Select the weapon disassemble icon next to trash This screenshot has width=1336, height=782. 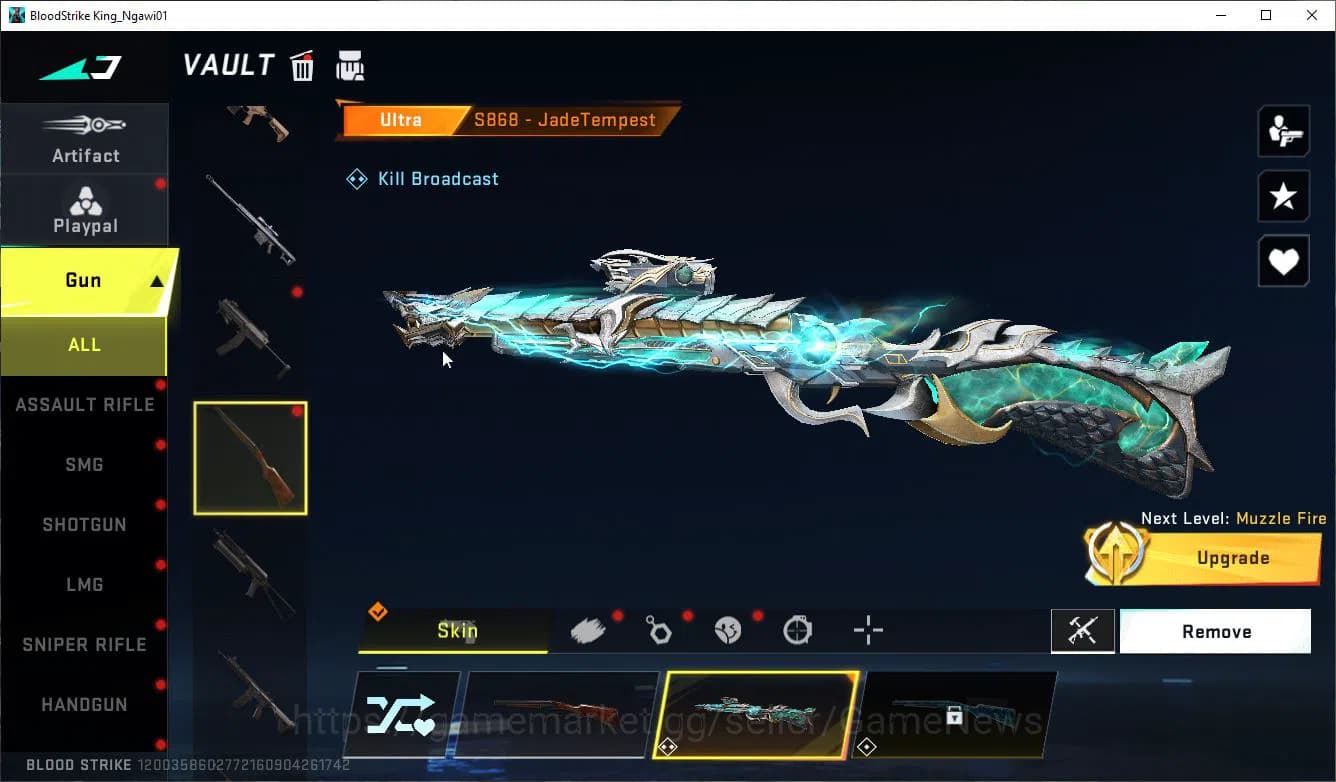350,65
